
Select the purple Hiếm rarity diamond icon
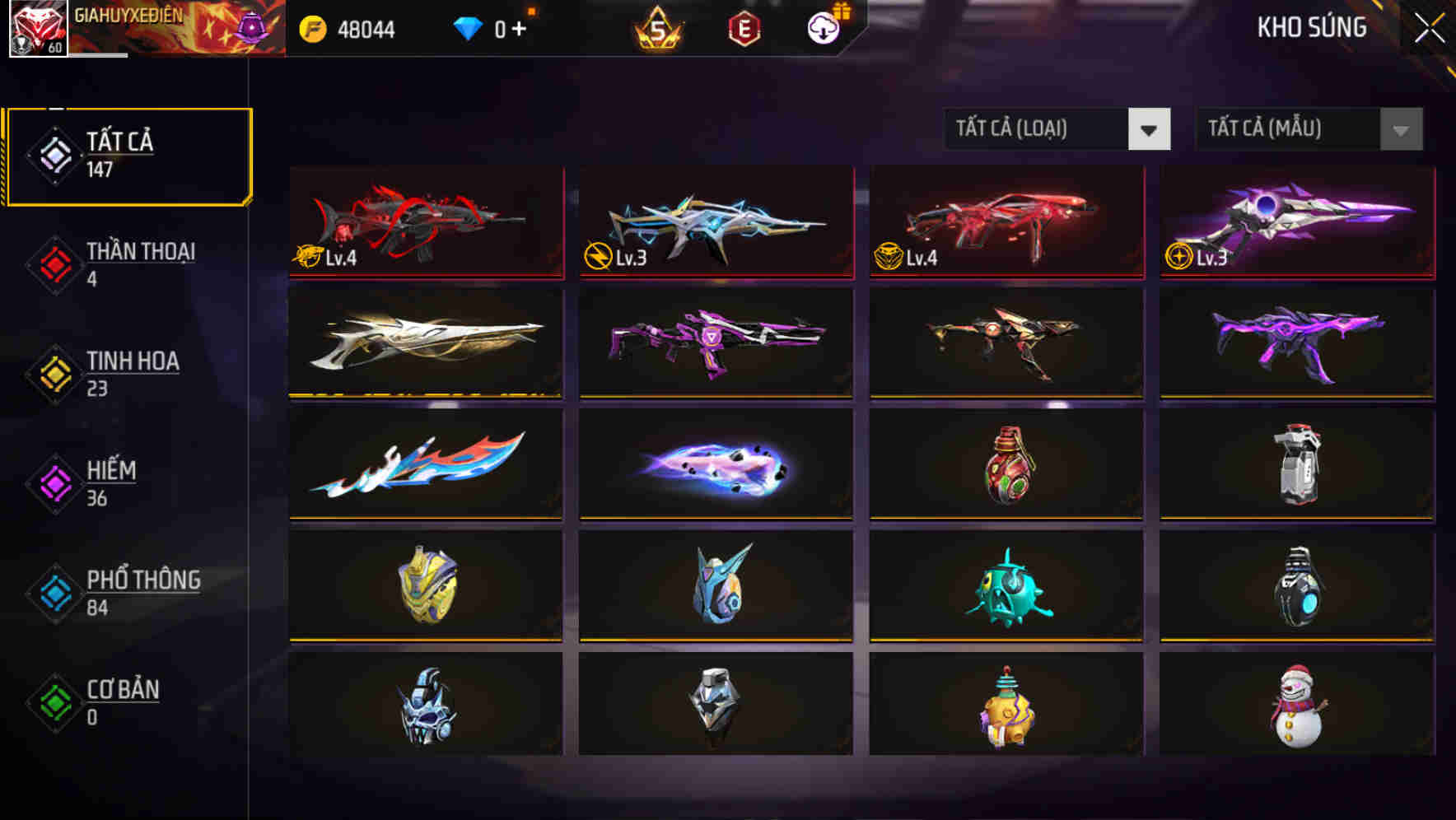(x=53, y=482)
